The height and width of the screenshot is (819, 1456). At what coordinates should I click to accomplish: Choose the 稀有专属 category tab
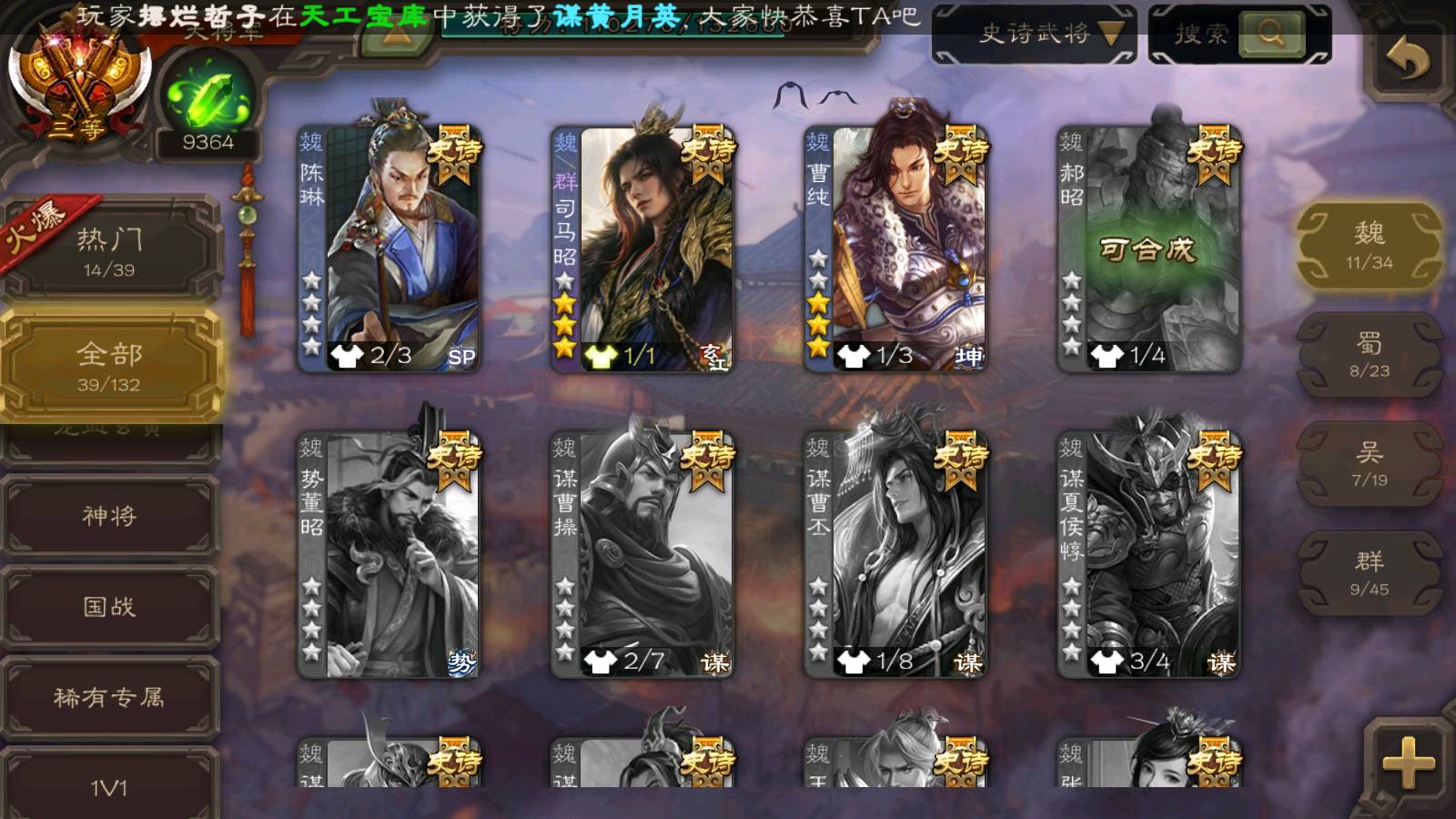click(x=109, y=698)
